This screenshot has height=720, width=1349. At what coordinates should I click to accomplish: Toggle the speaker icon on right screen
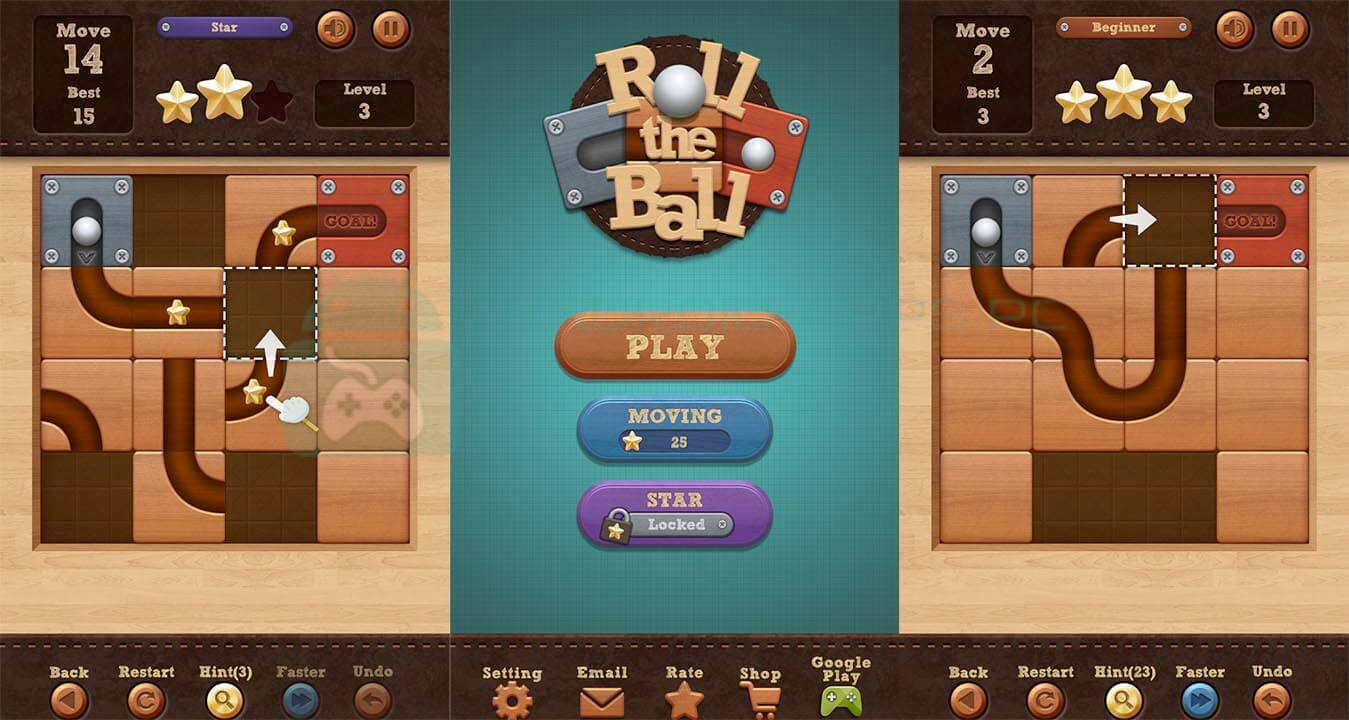1234,30
